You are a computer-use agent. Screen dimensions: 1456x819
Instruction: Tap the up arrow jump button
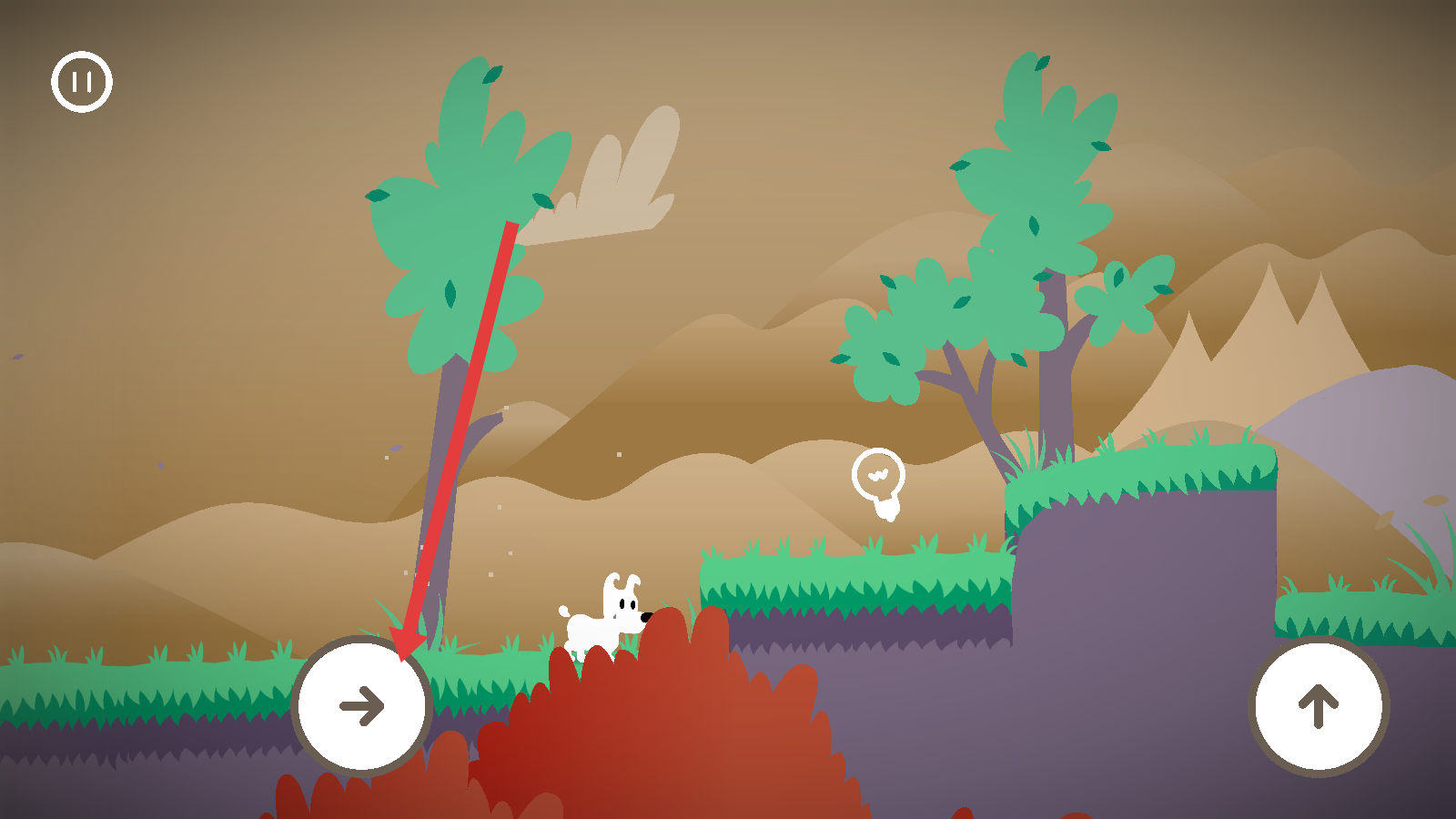point(1319,706)
